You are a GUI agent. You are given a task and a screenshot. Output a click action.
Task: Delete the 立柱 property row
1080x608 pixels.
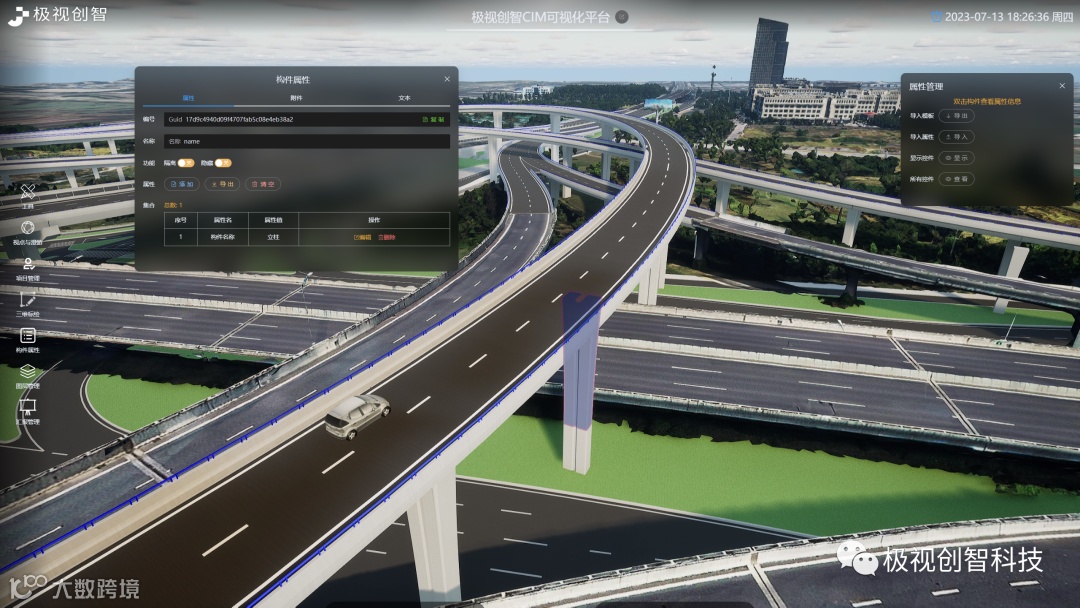[387, 237]
